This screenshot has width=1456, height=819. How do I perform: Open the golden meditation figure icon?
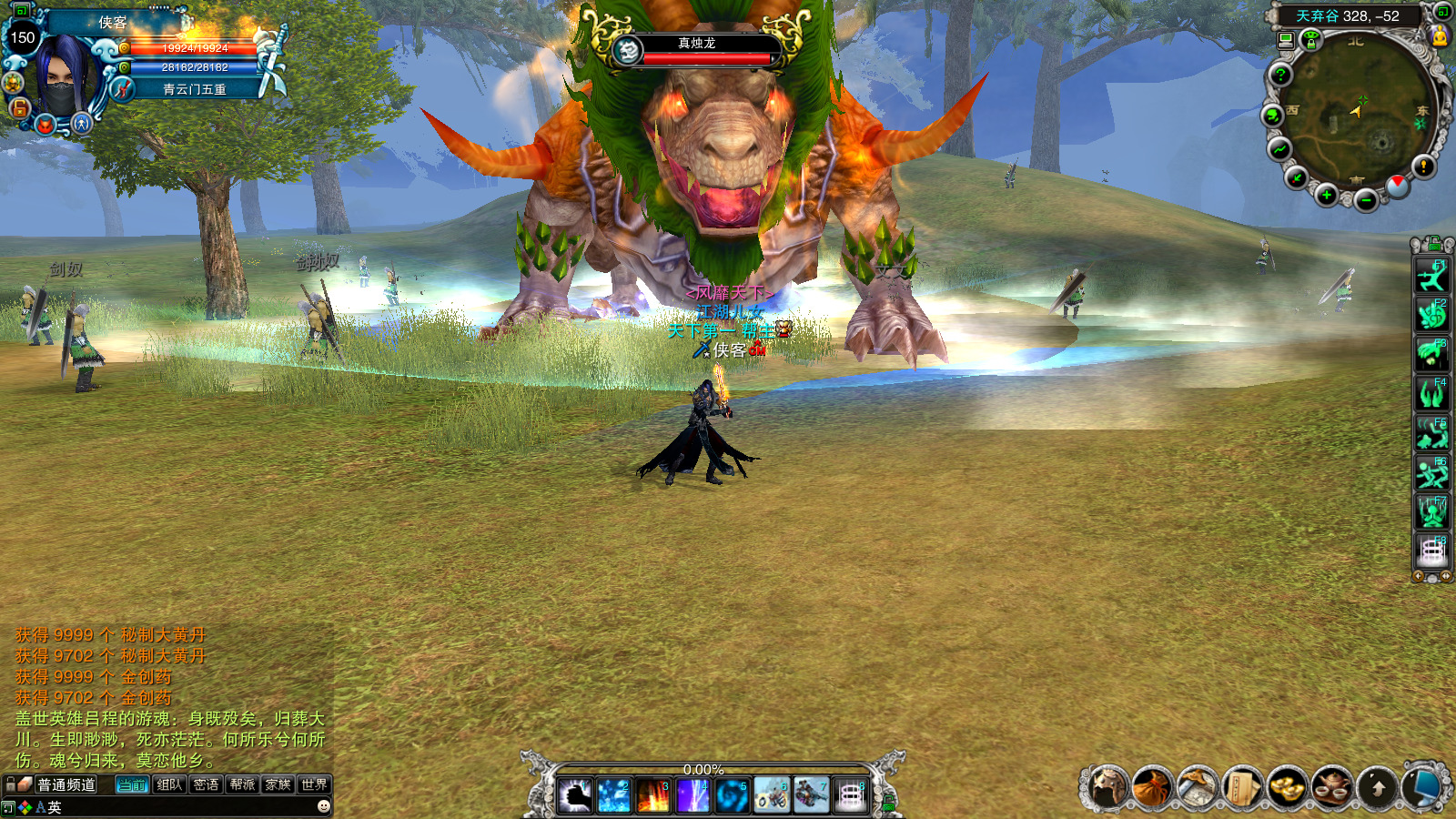[1440, 36]
